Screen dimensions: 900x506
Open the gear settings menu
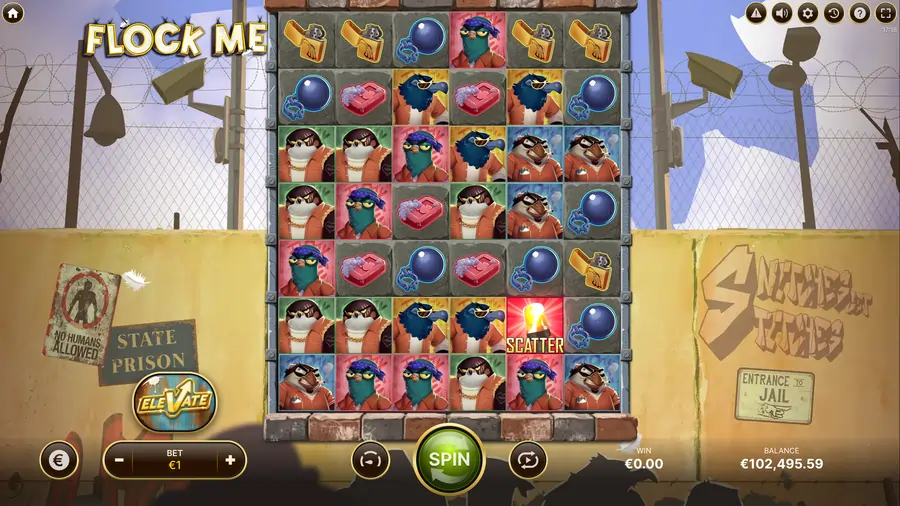(808, 13)
